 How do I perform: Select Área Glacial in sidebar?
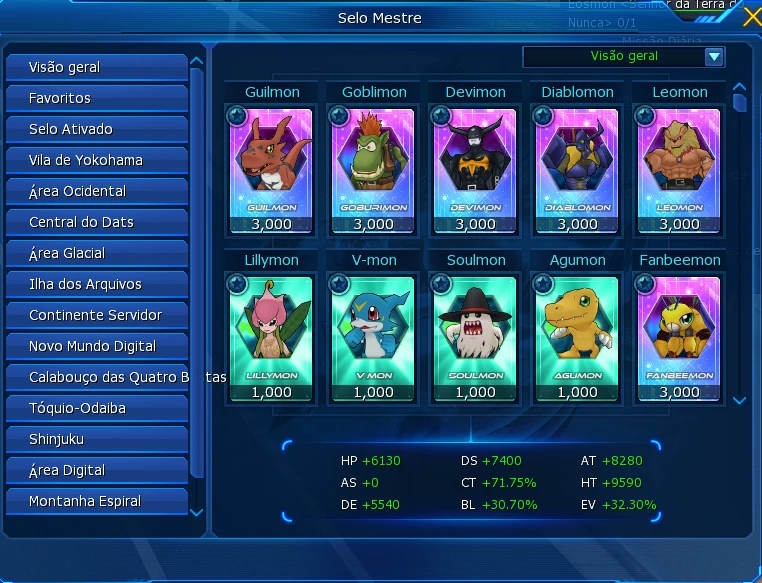(x=96, y=253)
